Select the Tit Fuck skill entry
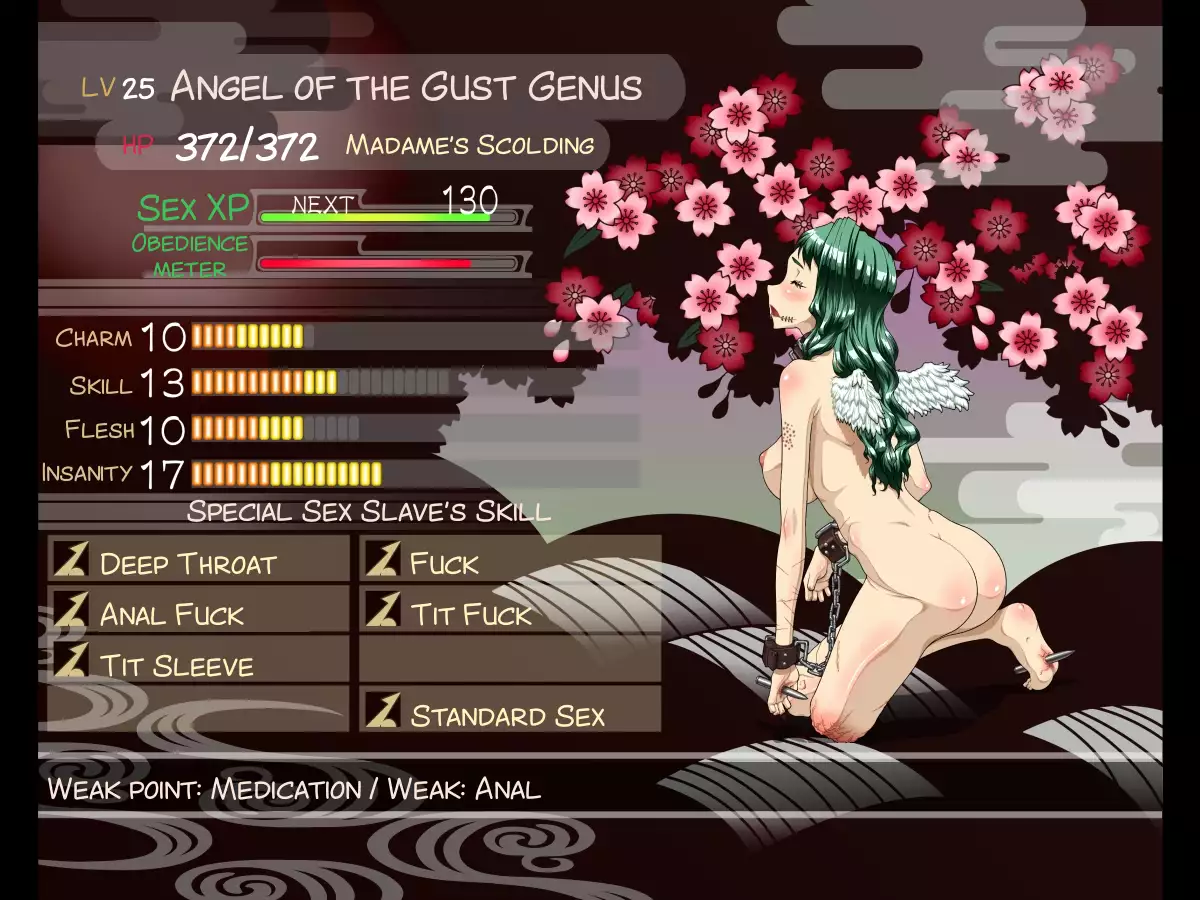1200x900 pixels. pyautogui.click(x=510, y=613)
